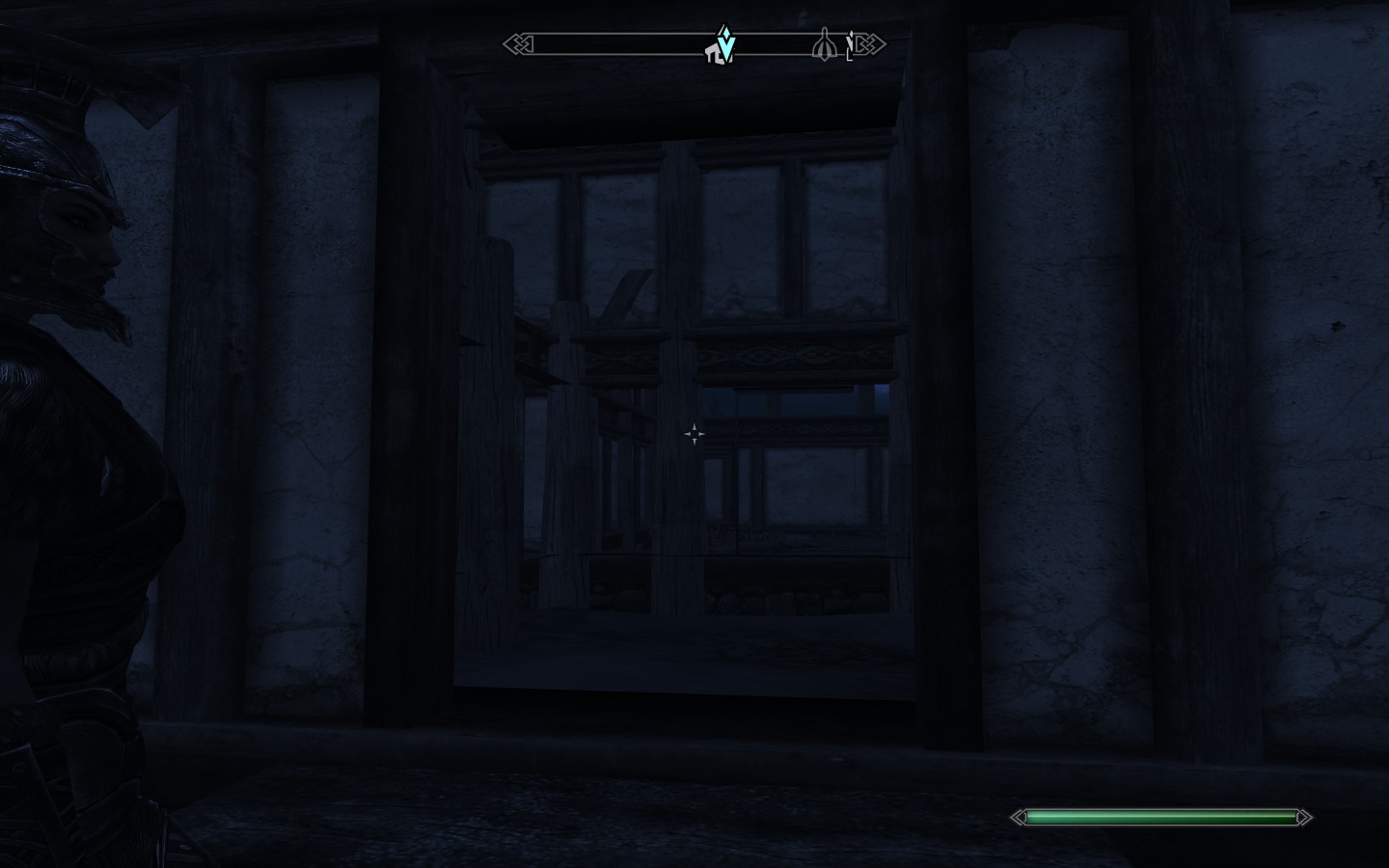
Task: Click the glowing tip of the quest marker
Action: point(725,31)
